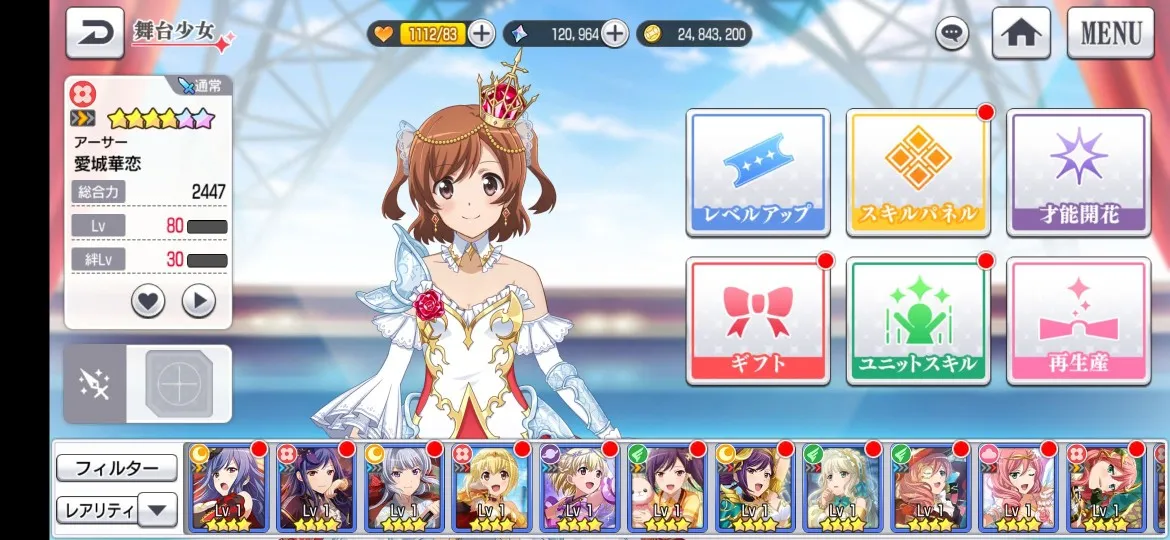Screen dimensions: 1170x540
Task: Open the レアリティ sort dropdown
Action: [x=116, y=509]
